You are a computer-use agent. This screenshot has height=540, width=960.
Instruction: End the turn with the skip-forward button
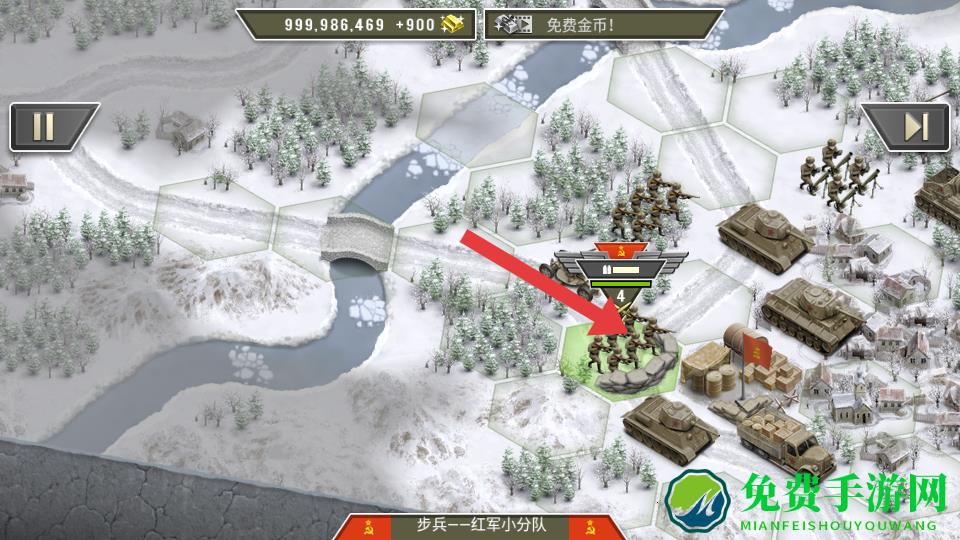click(x=915, y=127)
